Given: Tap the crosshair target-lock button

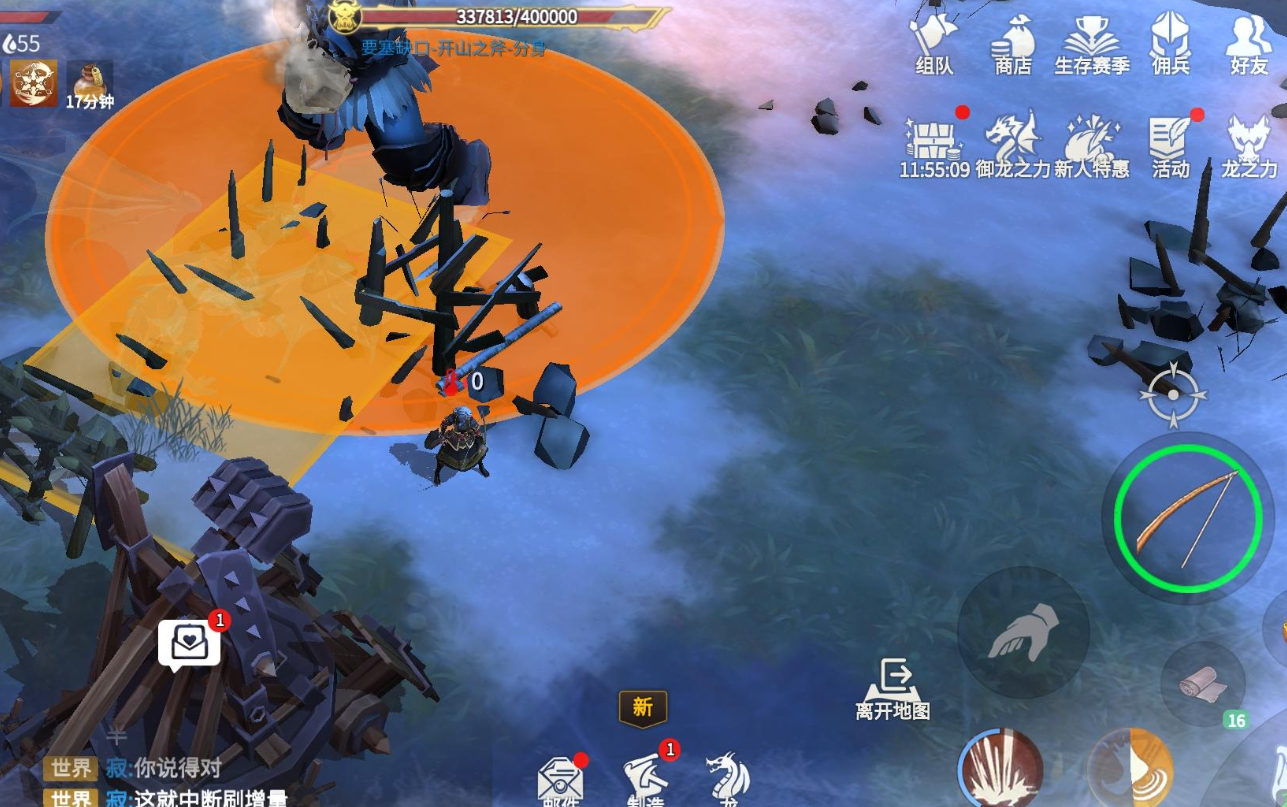Looking at the screenshot, I should tap(1173, 395).
